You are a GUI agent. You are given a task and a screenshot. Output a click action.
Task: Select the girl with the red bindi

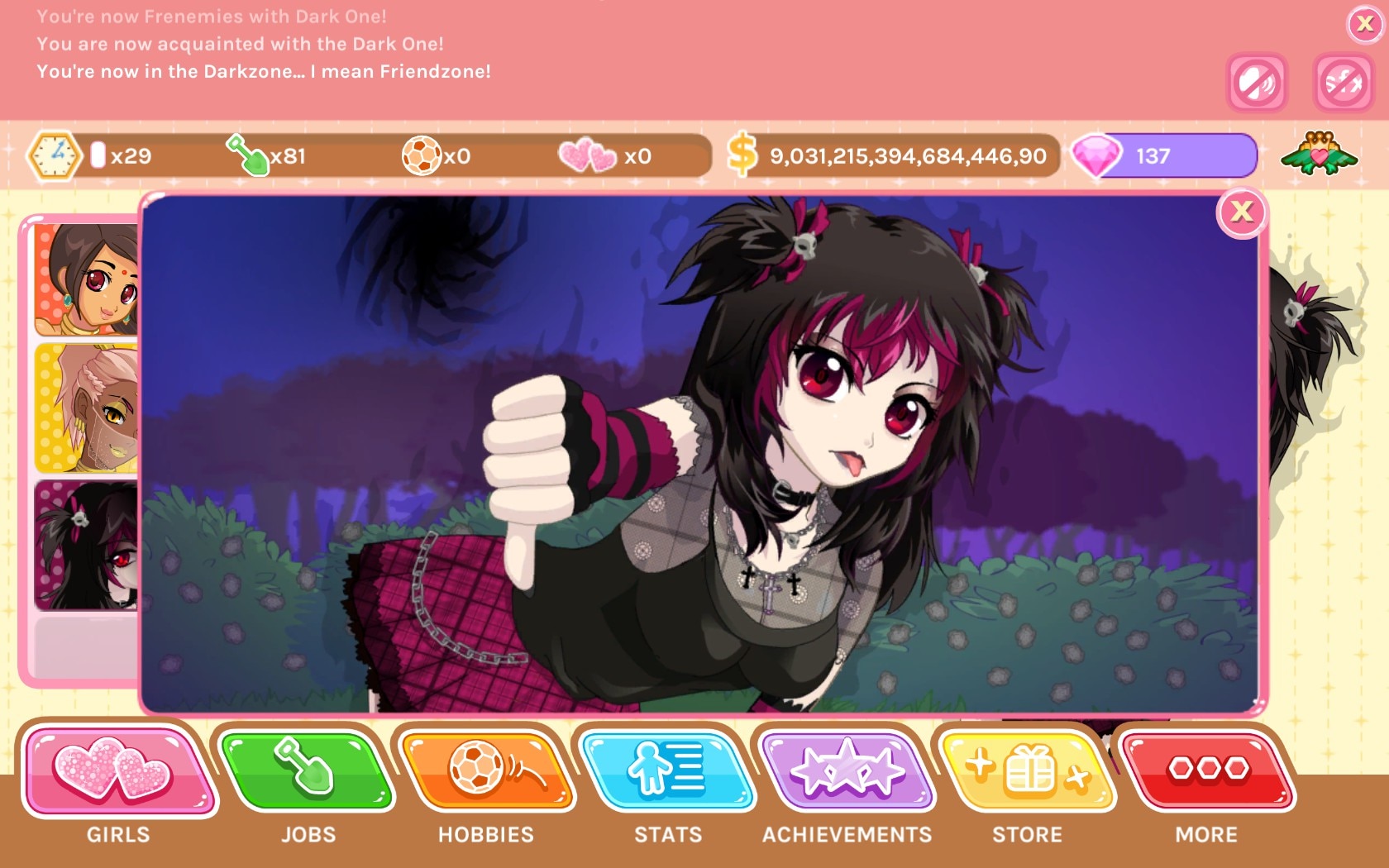tap(87, 279)
